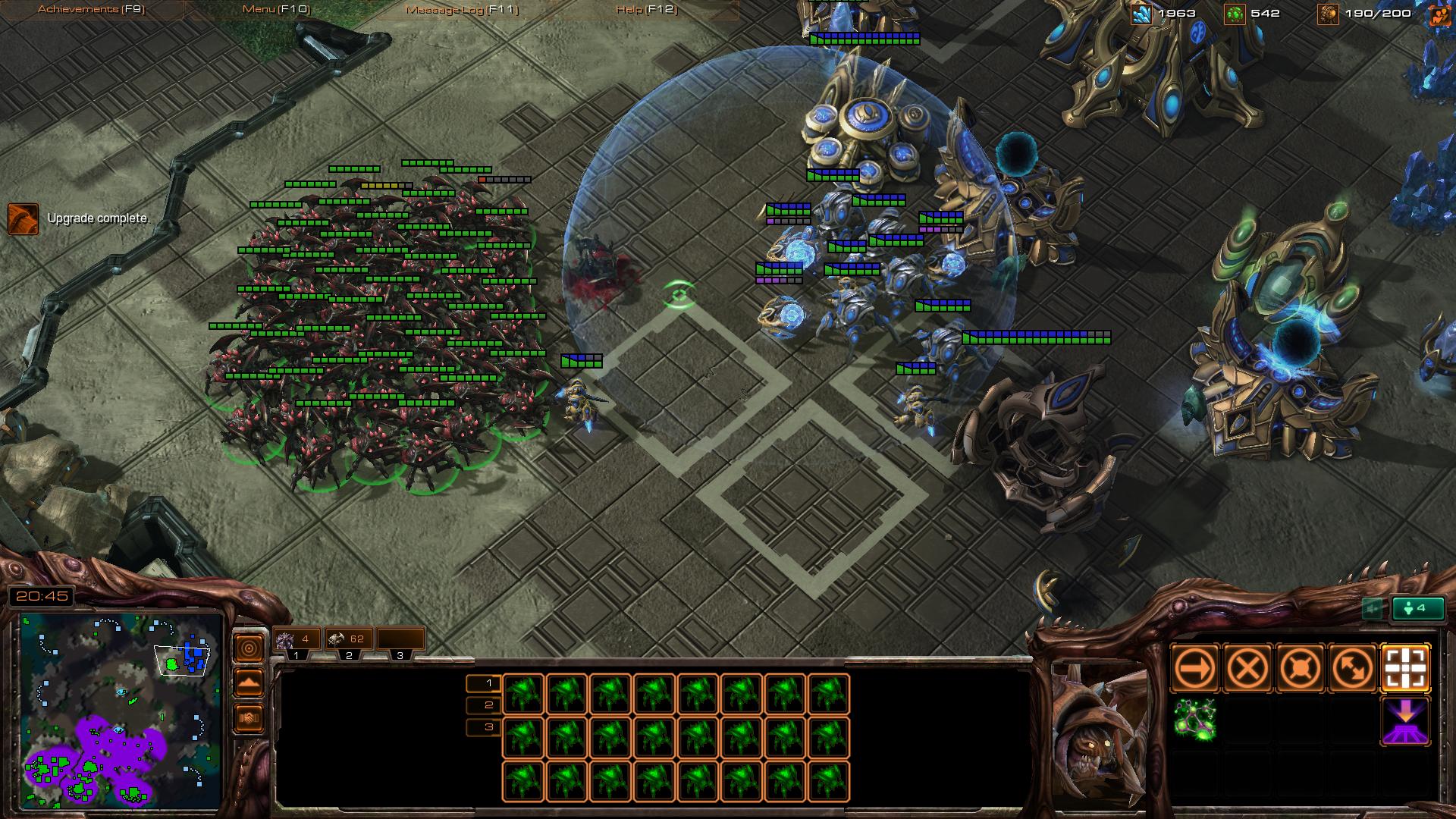Click the Hydralisk unit portrait
The width and height of the screenshot is (1456, 819).
[1097, 733]
